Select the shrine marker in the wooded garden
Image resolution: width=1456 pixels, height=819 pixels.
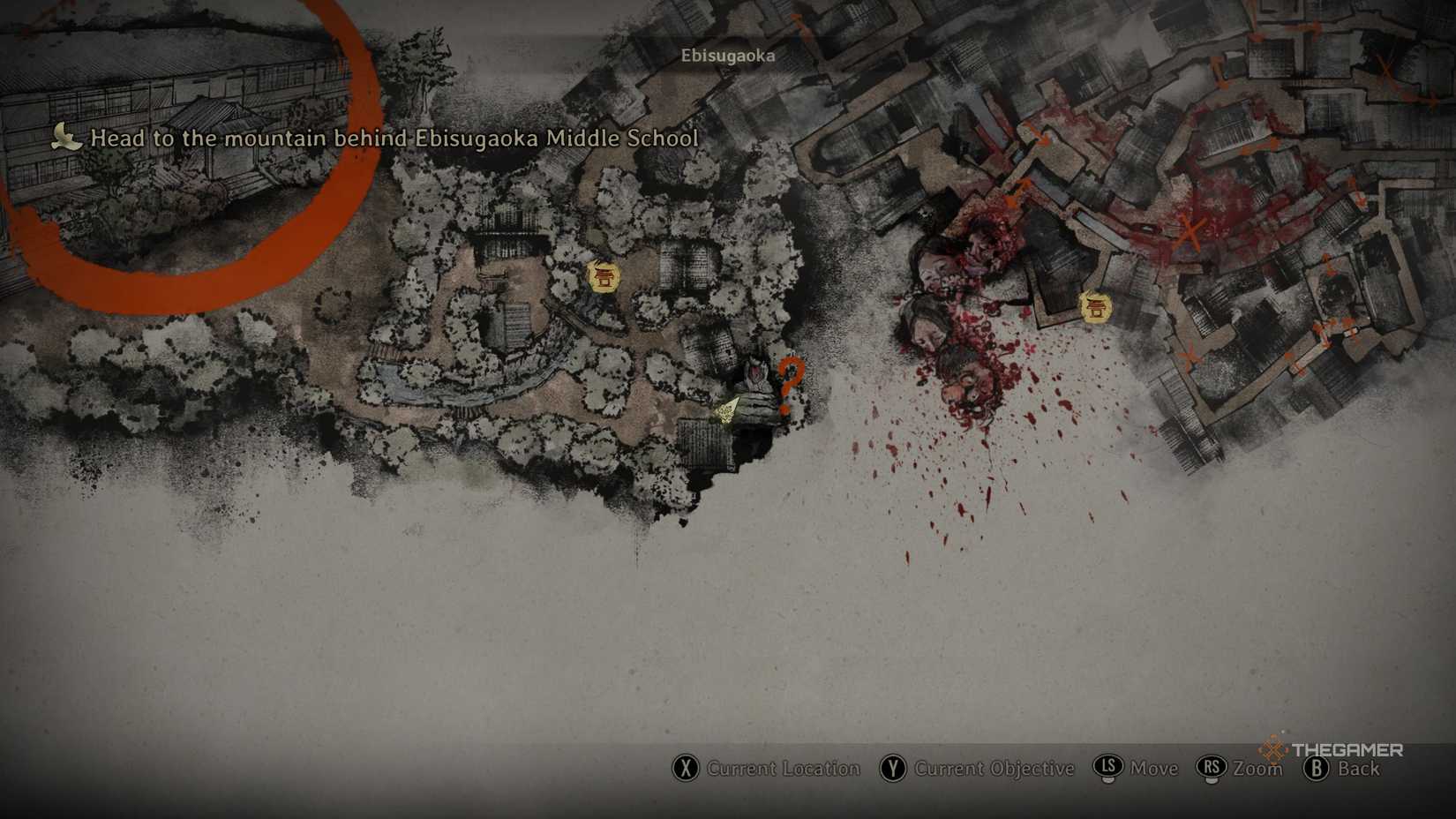pyautogui.click(x=604, y=277)
